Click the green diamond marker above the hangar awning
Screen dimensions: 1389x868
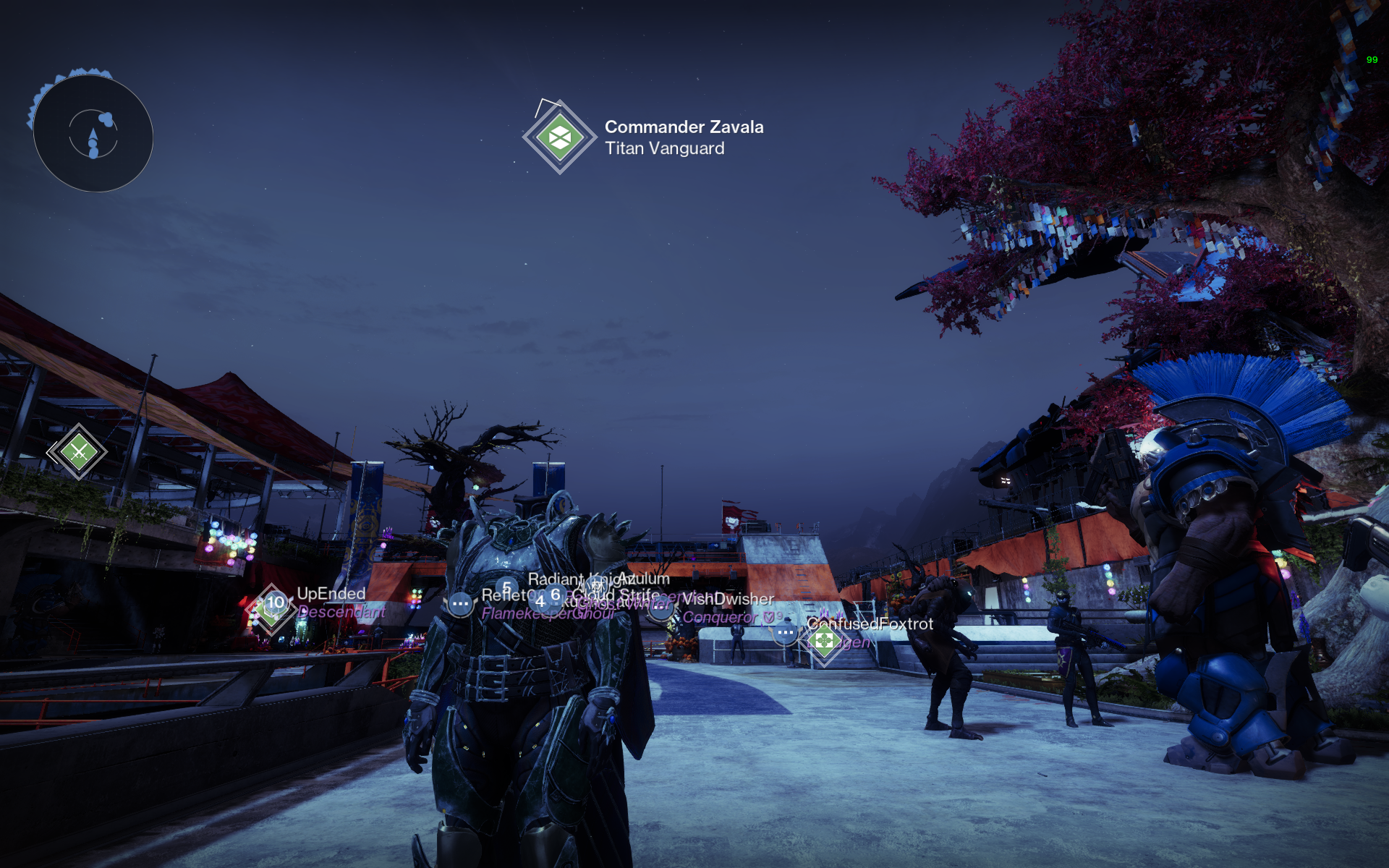pos(78,452)
